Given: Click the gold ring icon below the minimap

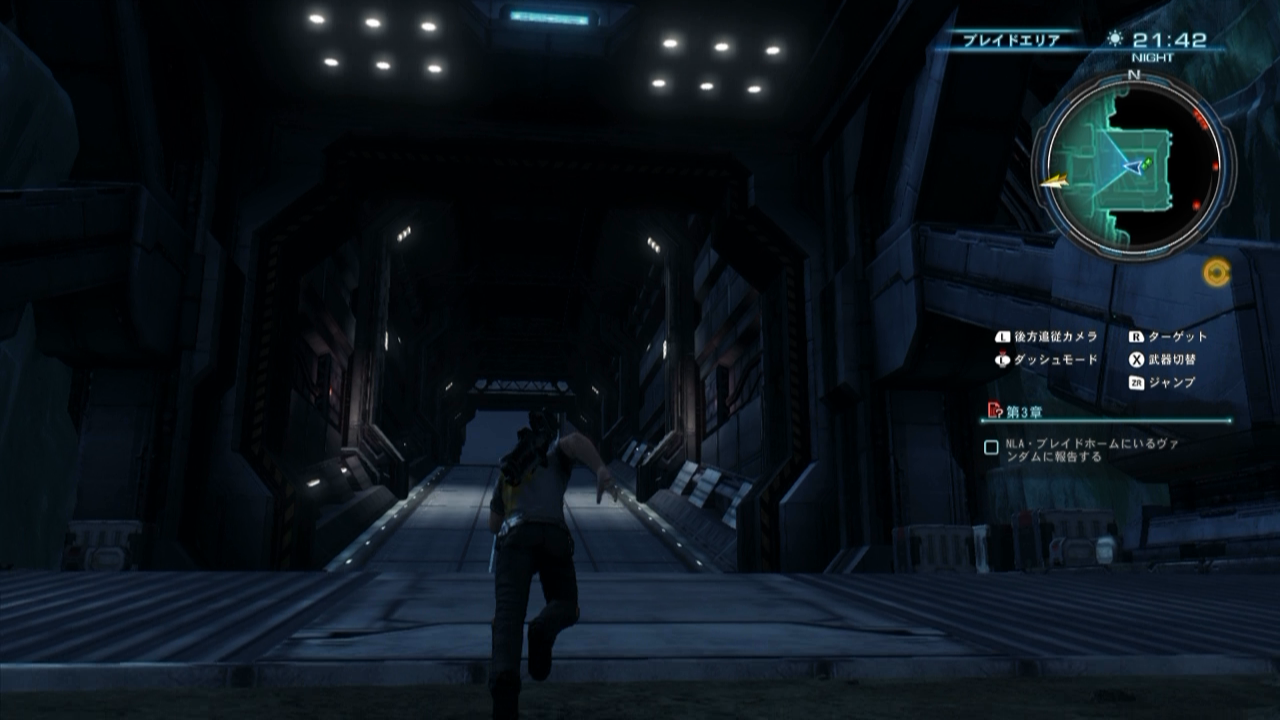Looking at the screenshot, I should [1217, 271].
